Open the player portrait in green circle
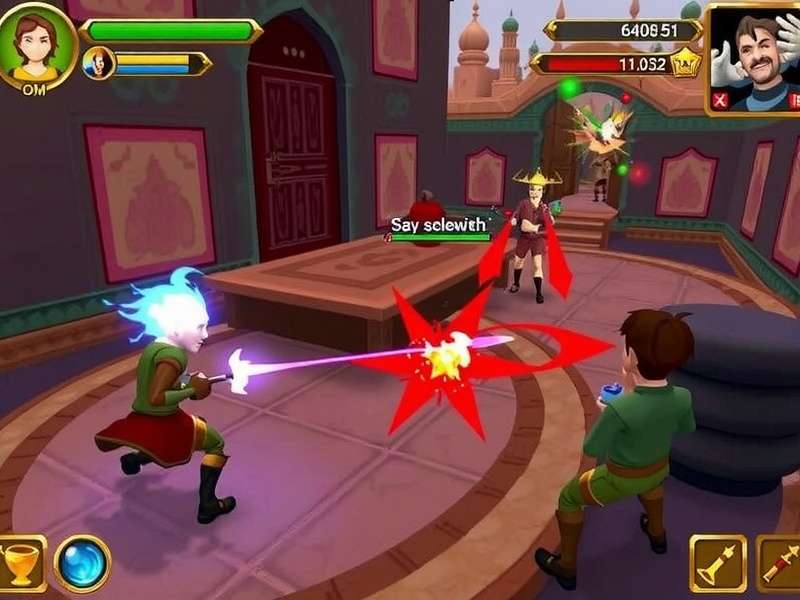This screenshot has height=600, width=800. [37, 44]
